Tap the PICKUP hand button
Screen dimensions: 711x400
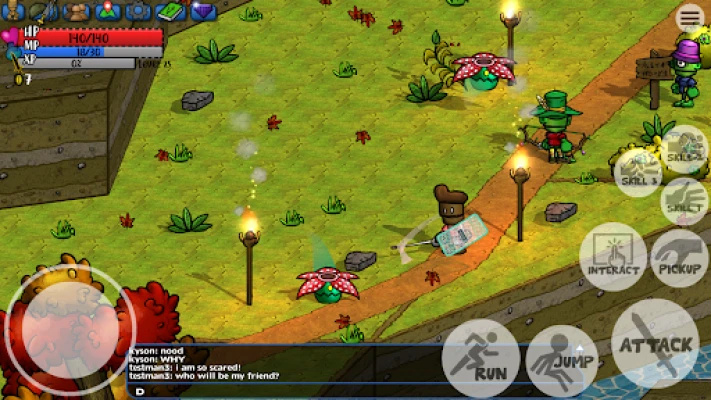click(679, 259)
